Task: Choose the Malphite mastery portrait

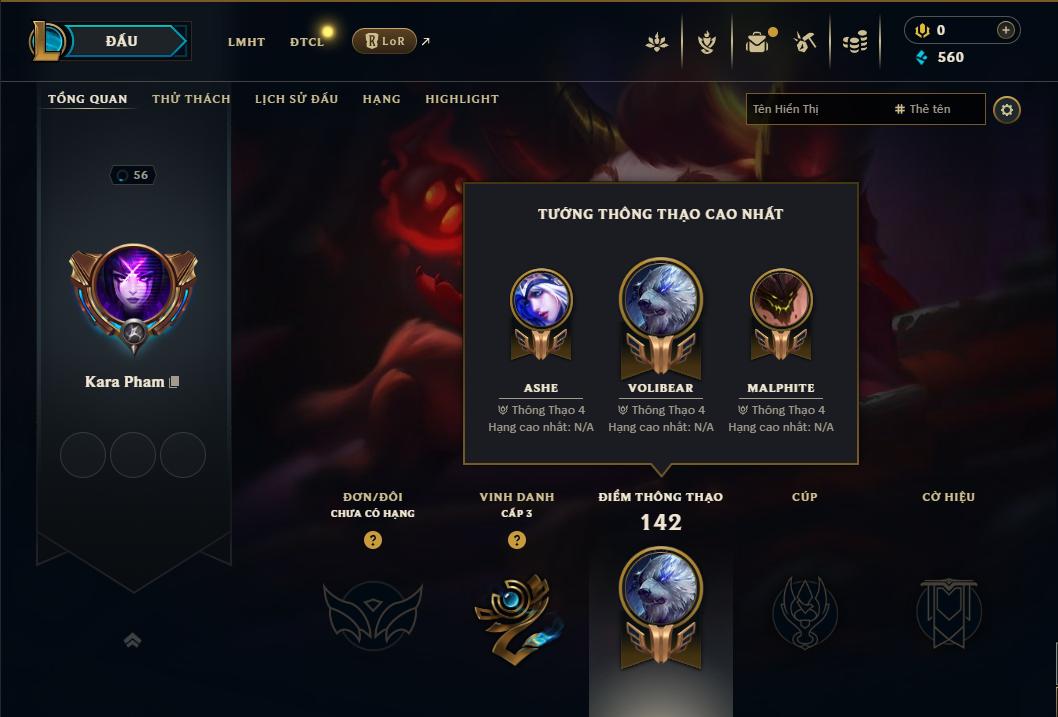Action: [x=781, y=300]
